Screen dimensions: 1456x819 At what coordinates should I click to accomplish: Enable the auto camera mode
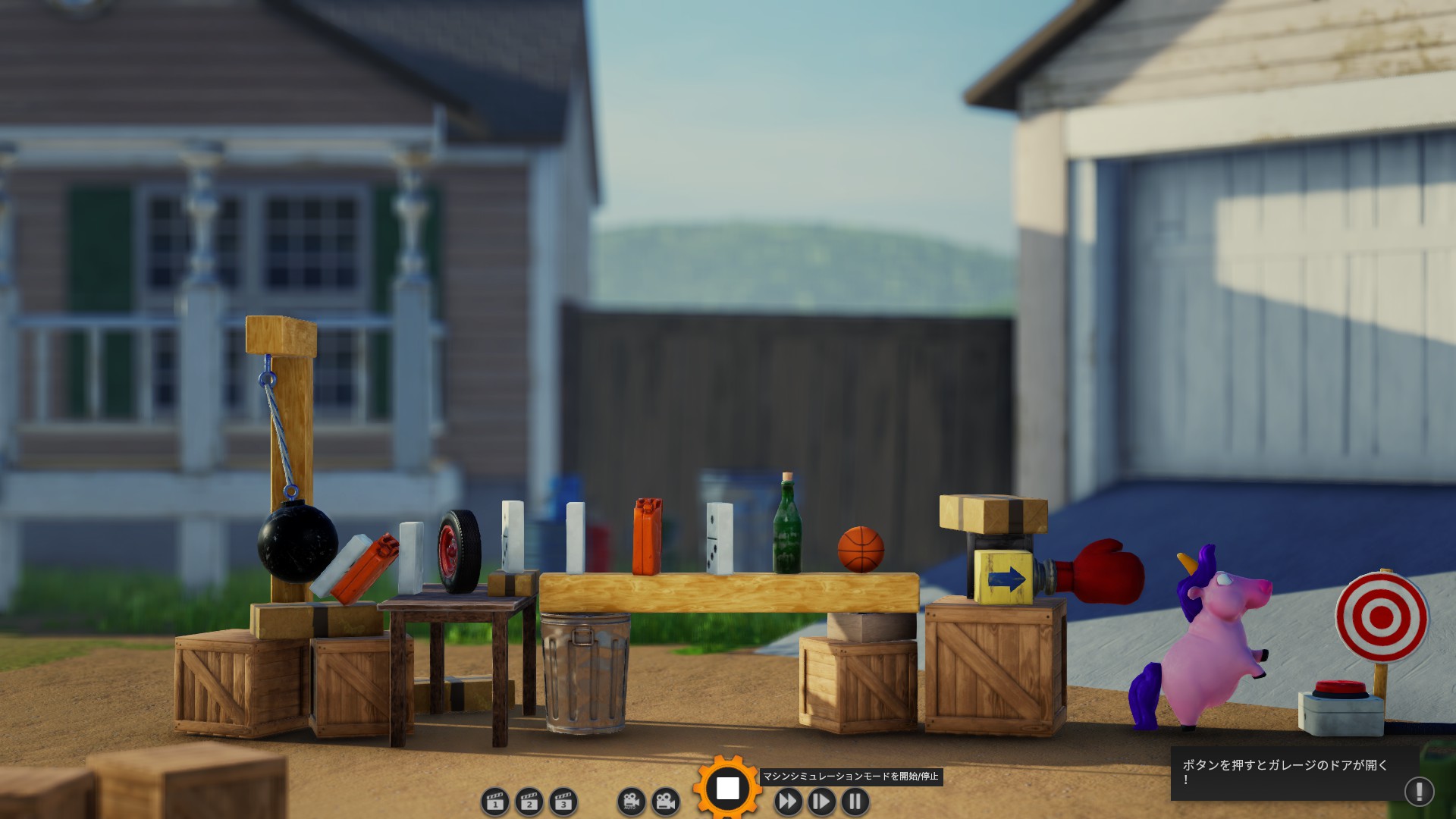[631, 802]
